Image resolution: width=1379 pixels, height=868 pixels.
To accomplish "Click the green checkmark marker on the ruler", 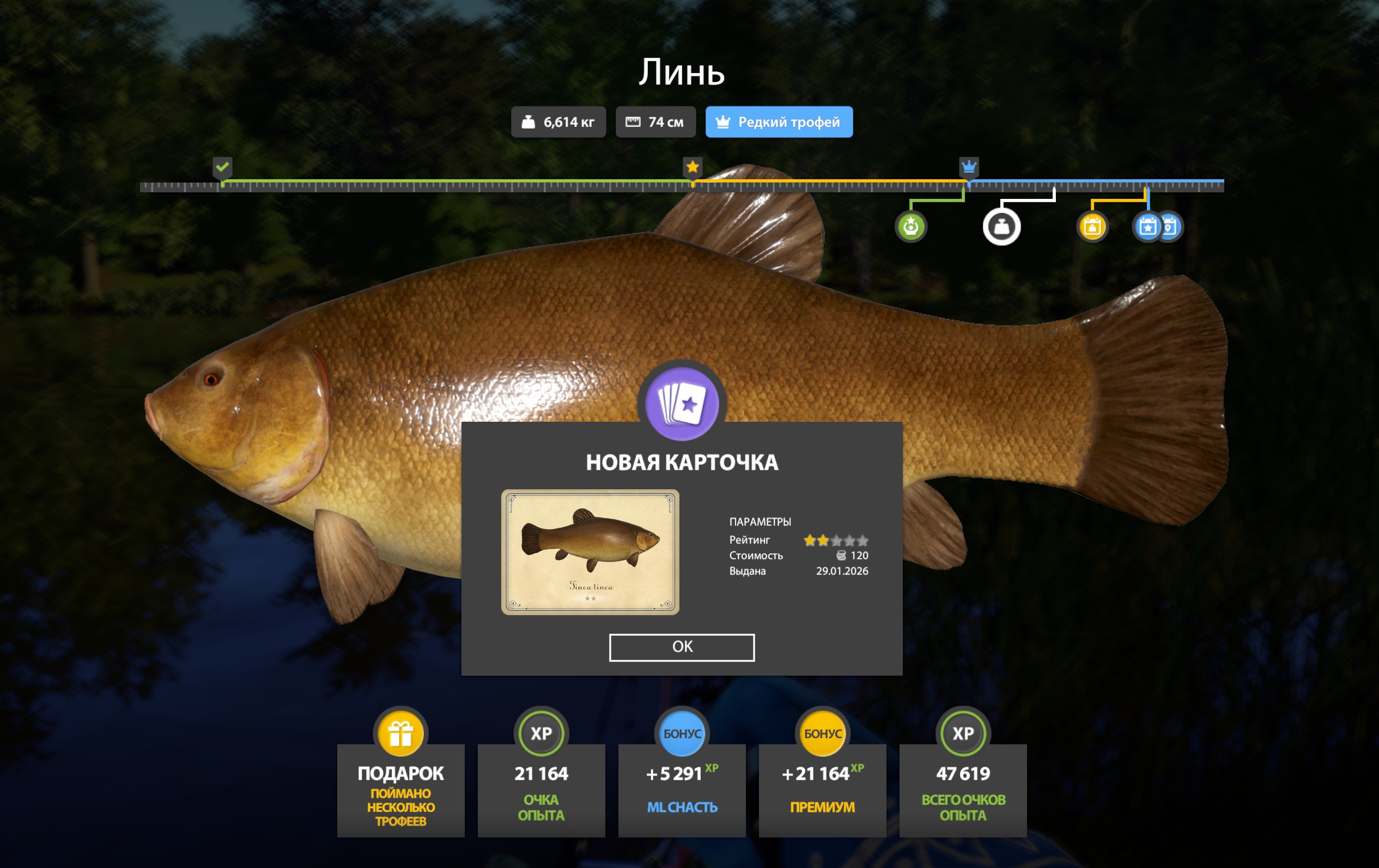I will [x=222, y=168].
